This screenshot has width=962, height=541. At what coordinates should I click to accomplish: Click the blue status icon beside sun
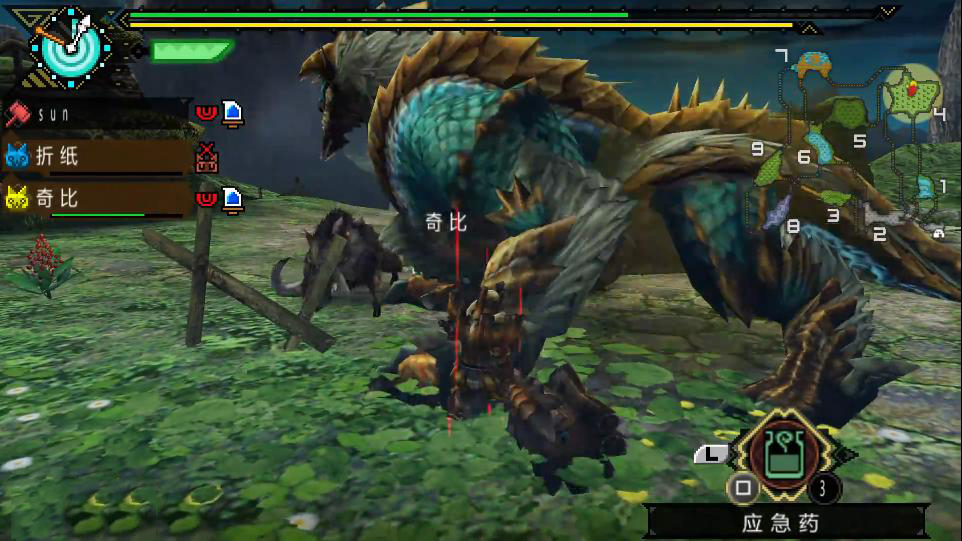tap(232, 113)
